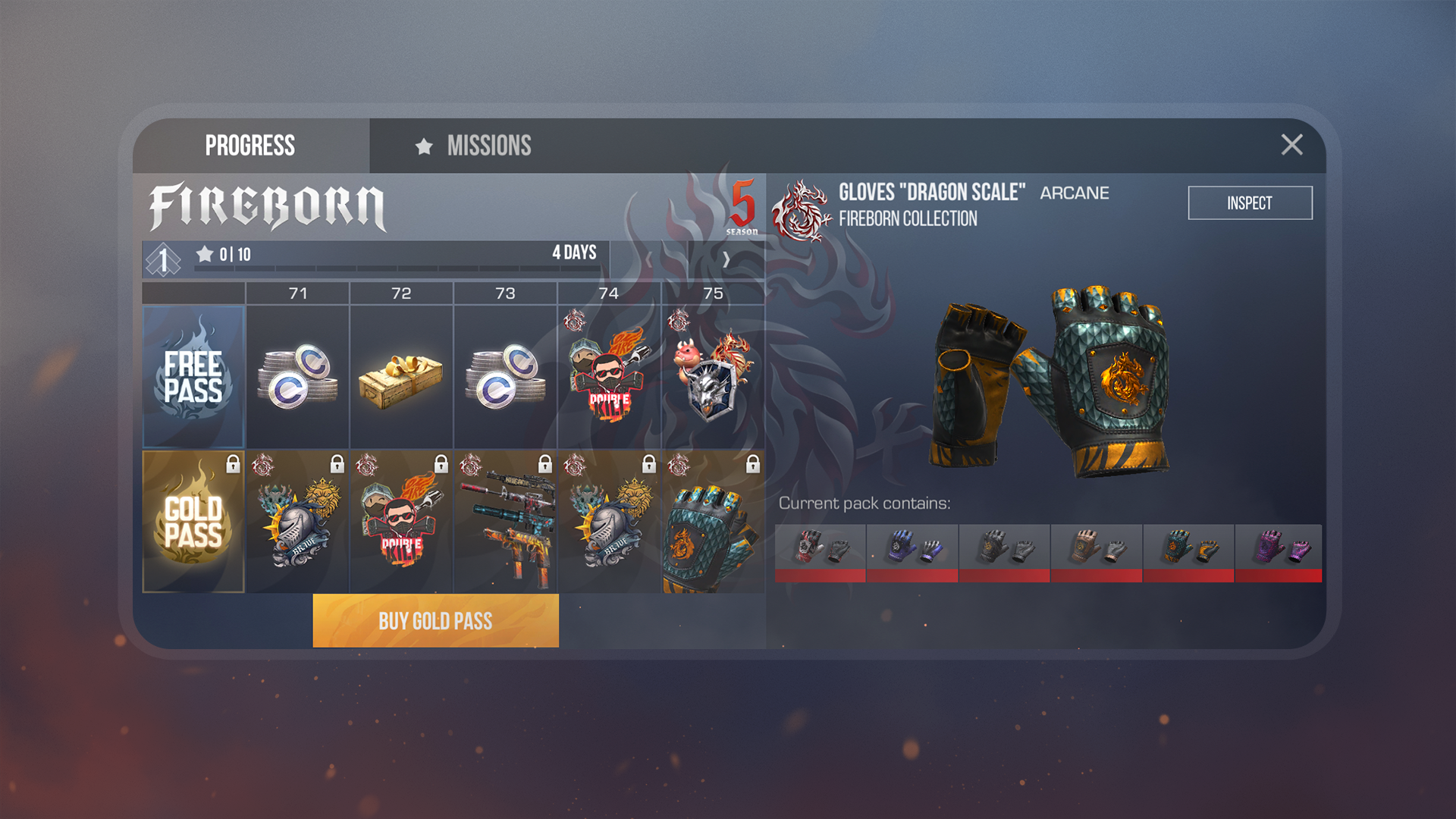The width and height of the screenshot is (1456, 819).
Task: Select the level 71 free coins reward
Action: point(297,377)
